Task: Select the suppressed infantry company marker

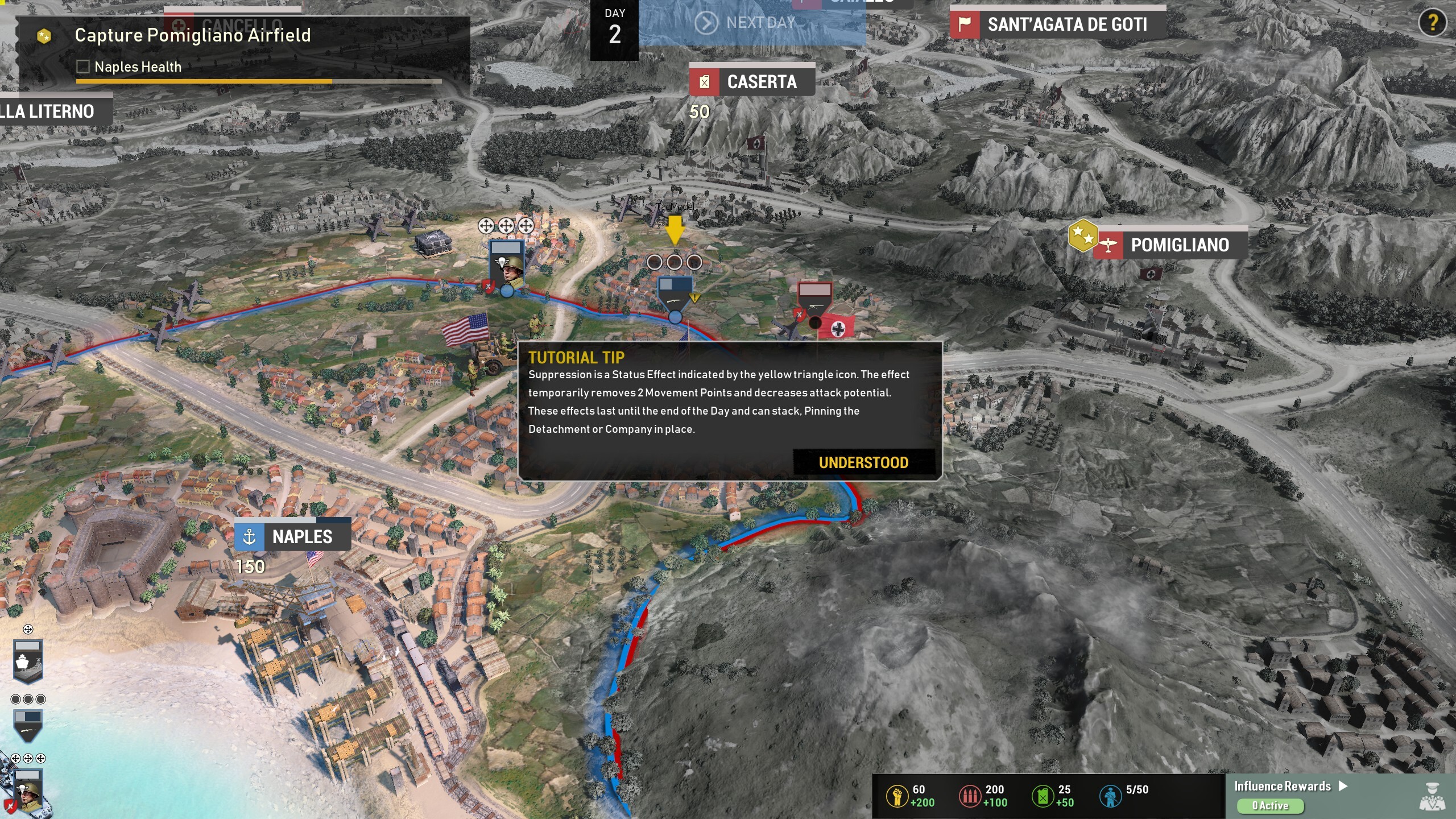Action: click(x=675, y=294)
